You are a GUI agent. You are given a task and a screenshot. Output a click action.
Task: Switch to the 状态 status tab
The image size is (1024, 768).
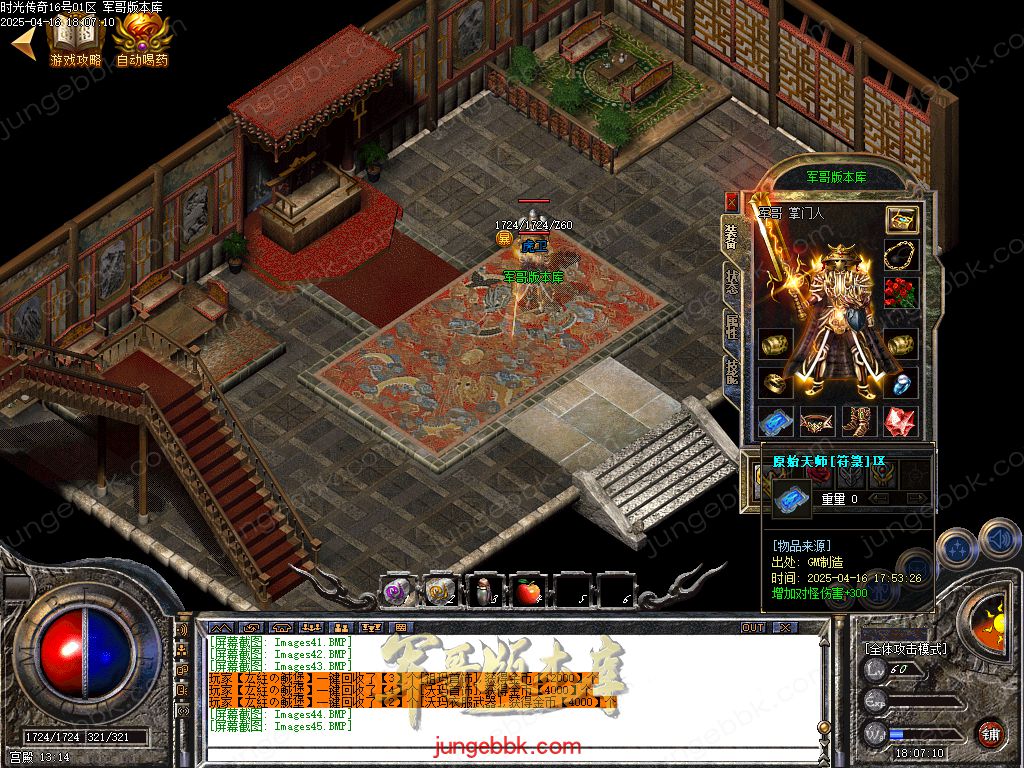732,283
